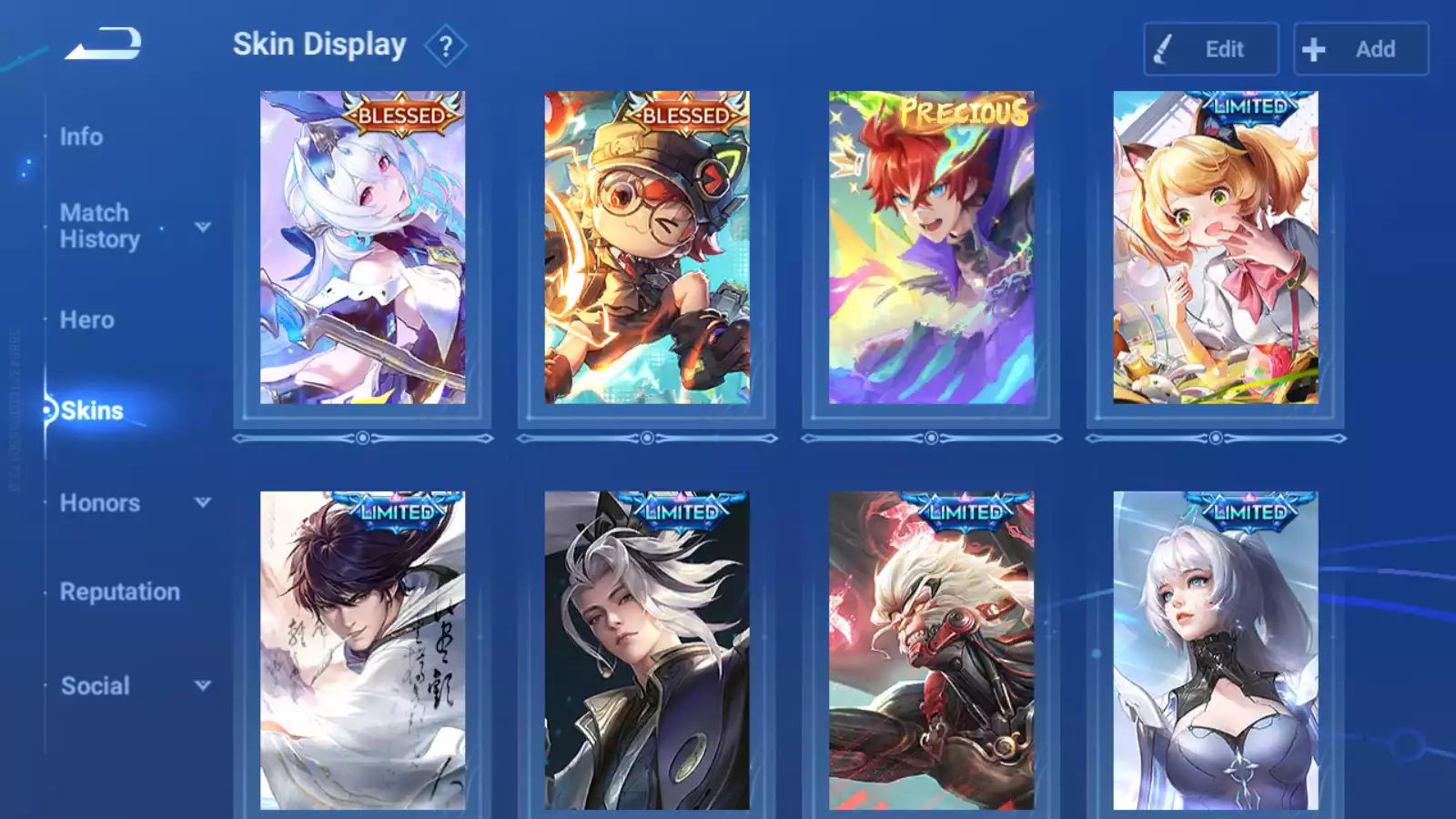The height and width of the screenshot is (819, 1456).
Task: Expand the Social dropdown arrow
Action: pos(203,685)
